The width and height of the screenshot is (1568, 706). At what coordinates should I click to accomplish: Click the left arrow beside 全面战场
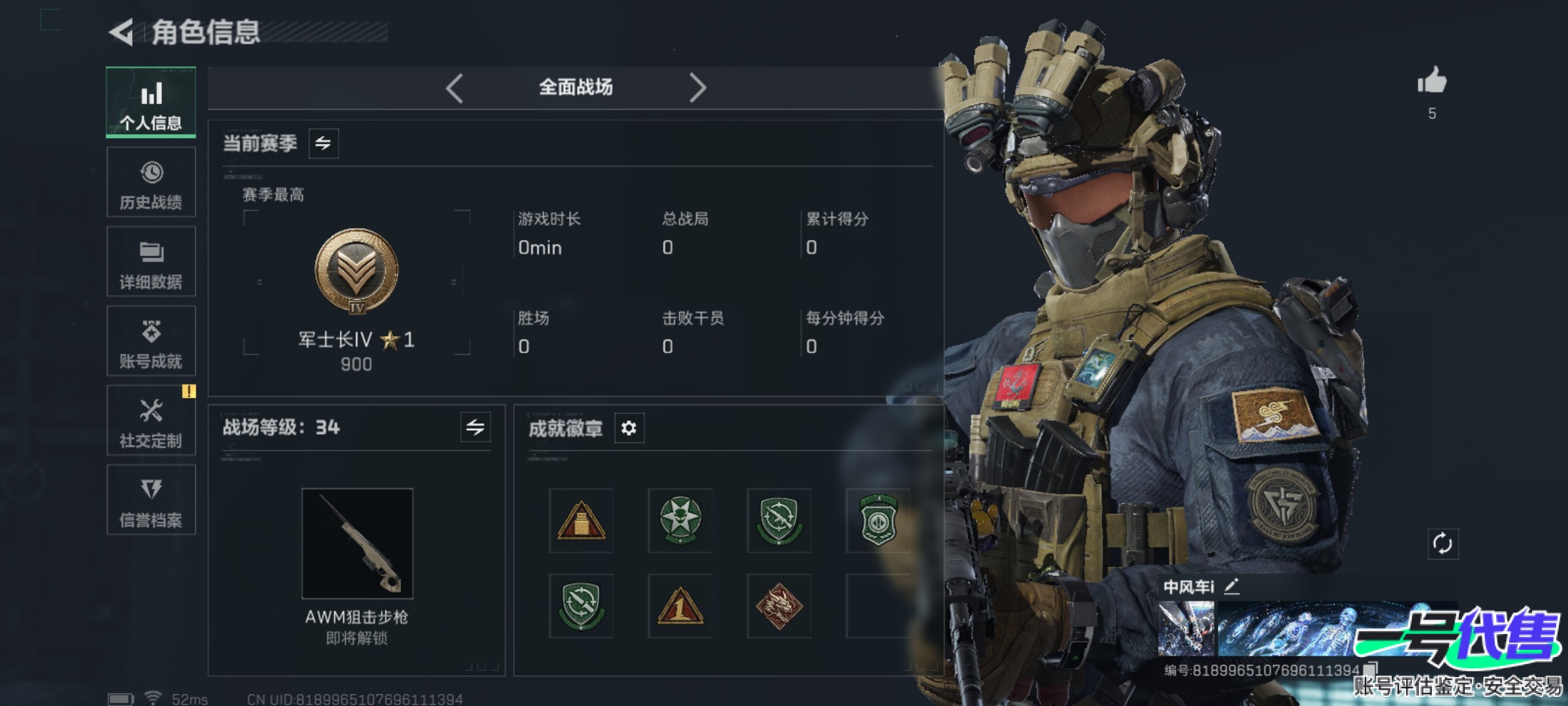(455, 88)
